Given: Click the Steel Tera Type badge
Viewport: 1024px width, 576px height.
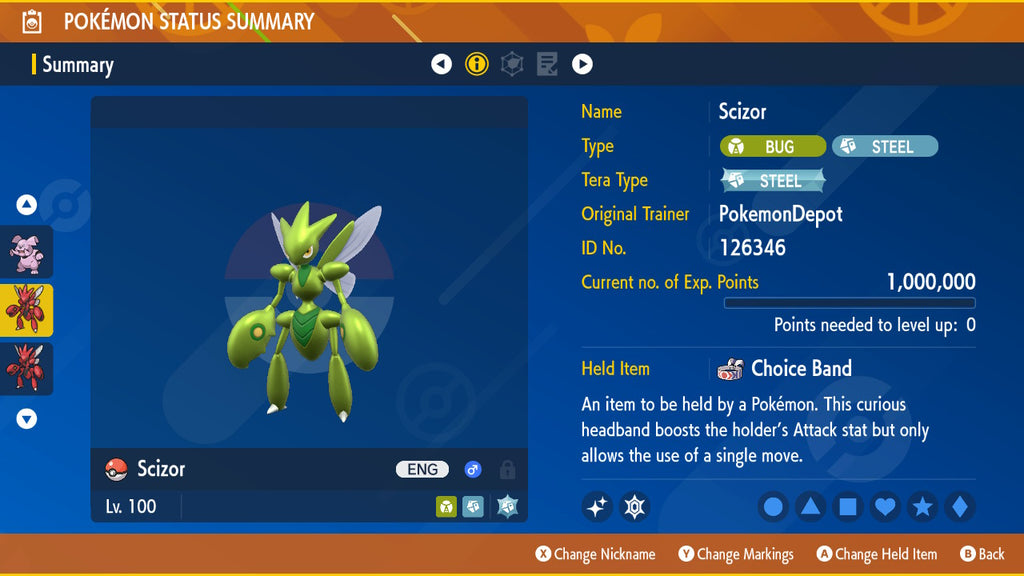Looking at the screenshot, I should tap(773, 181).
